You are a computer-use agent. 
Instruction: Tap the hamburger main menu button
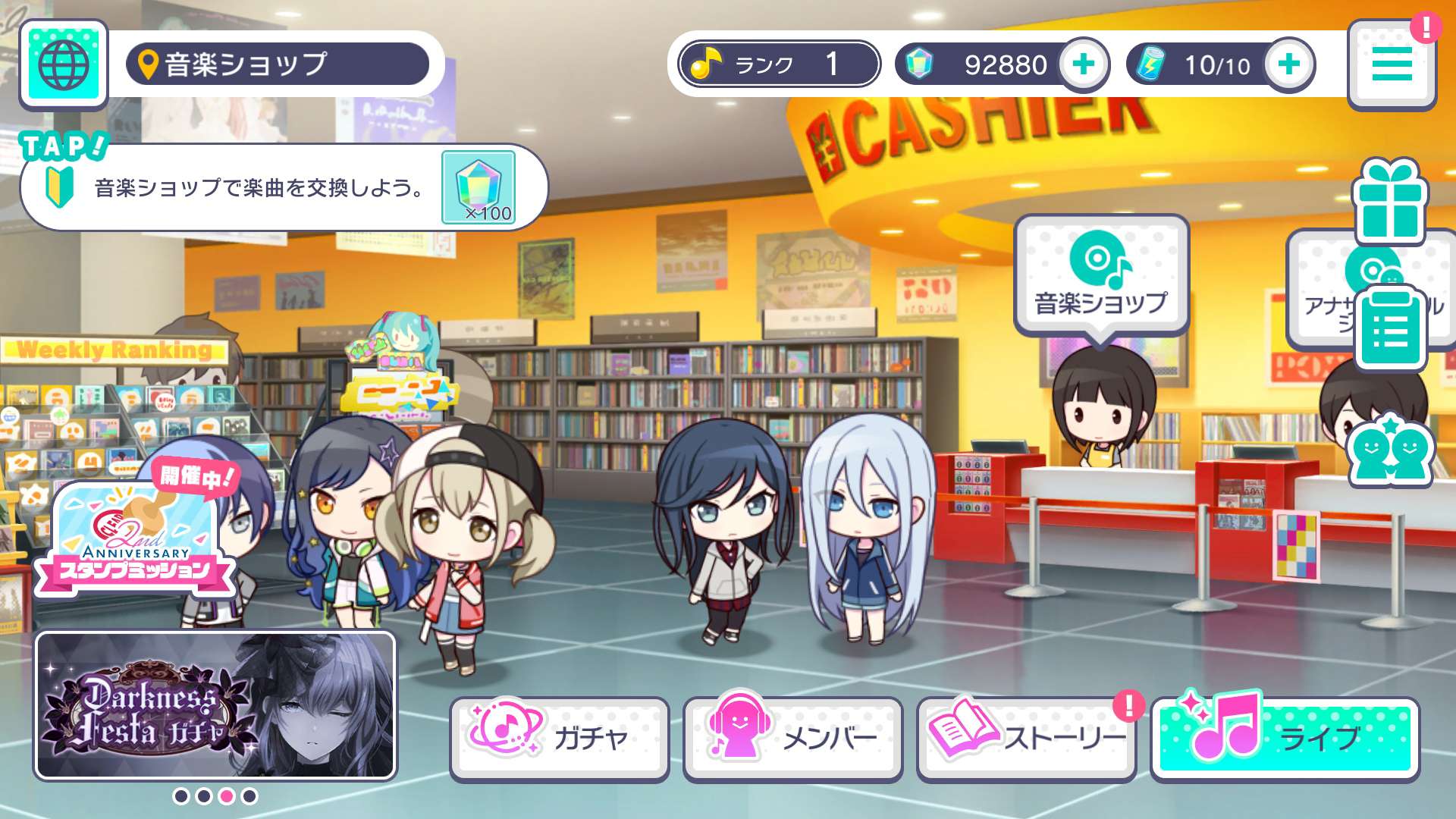[x=1392, y=64]
